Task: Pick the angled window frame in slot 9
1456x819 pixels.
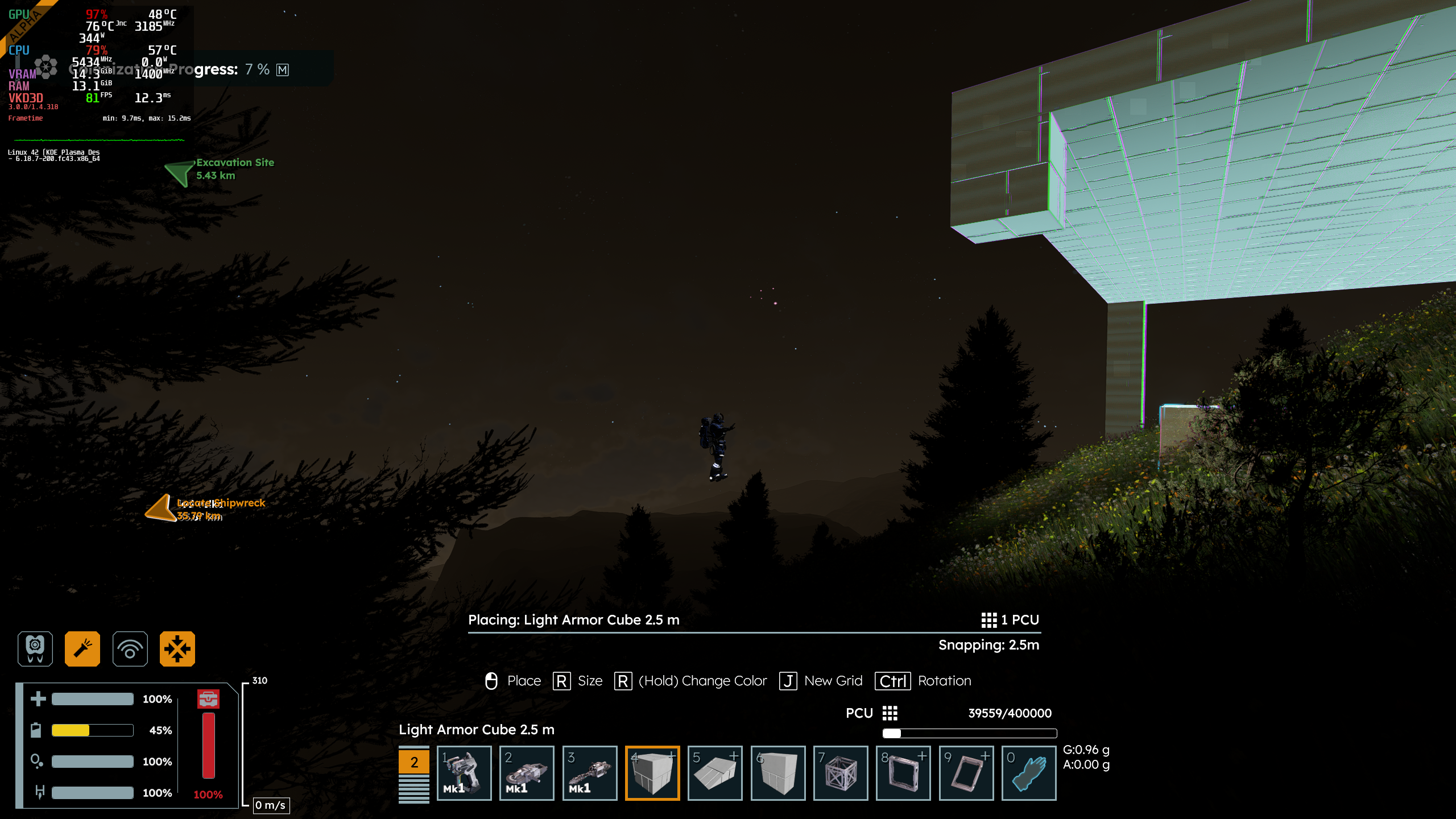Action: tap(966, 772)
